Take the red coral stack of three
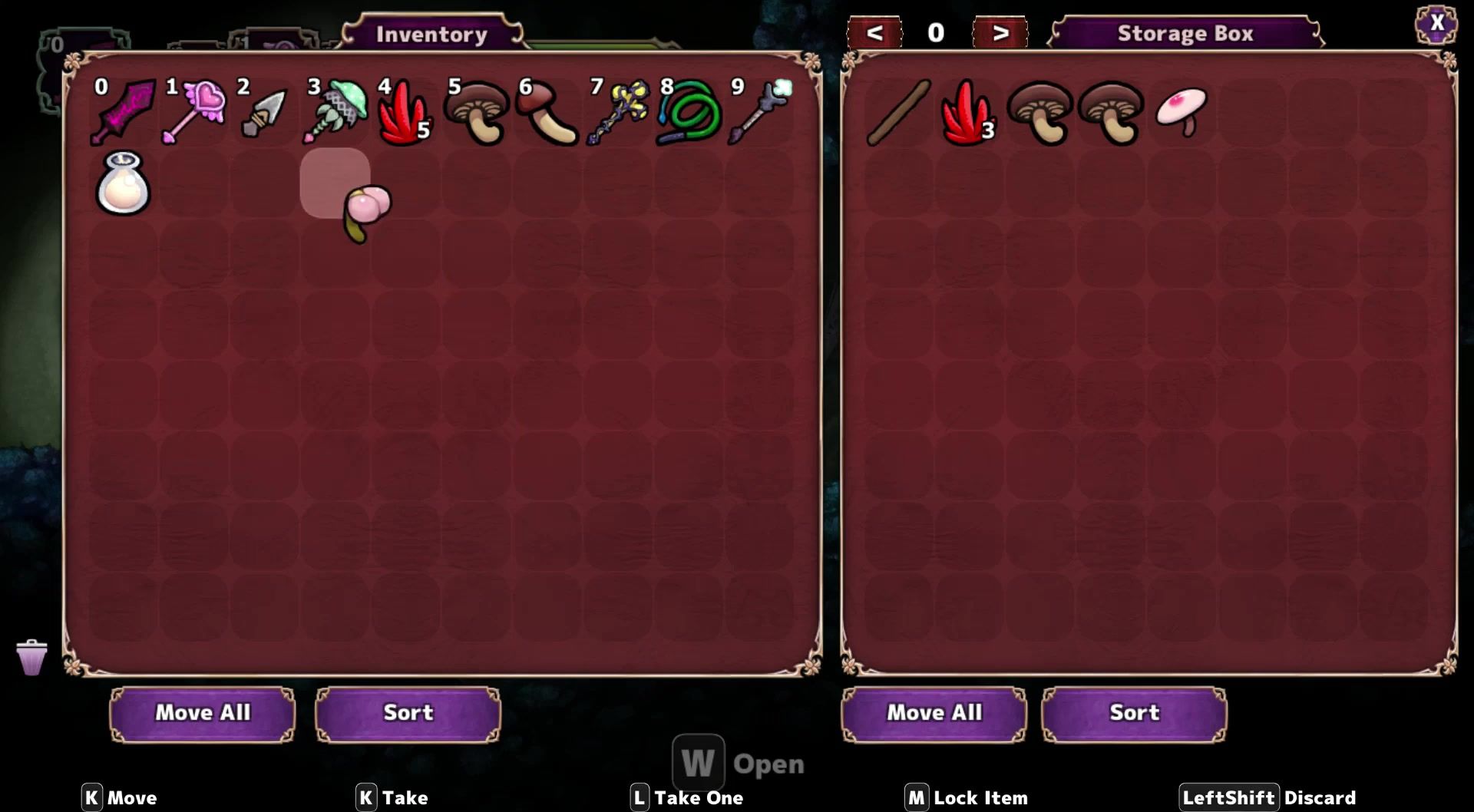The width and height of the screenshot is (1474, 812). [x=968, y=114]
